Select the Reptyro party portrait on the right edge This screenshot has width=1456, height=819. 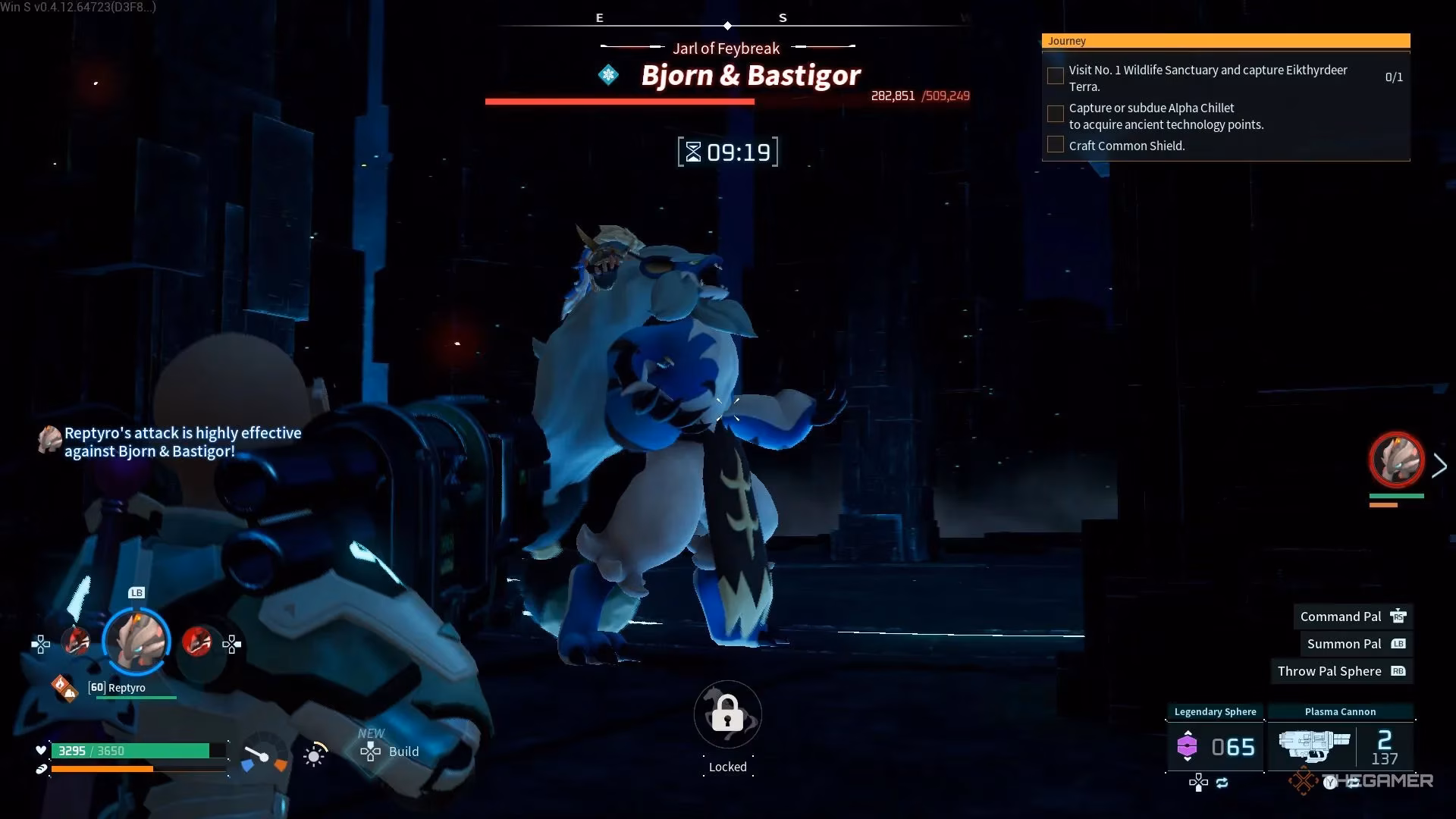click(x=1396, y=460)
